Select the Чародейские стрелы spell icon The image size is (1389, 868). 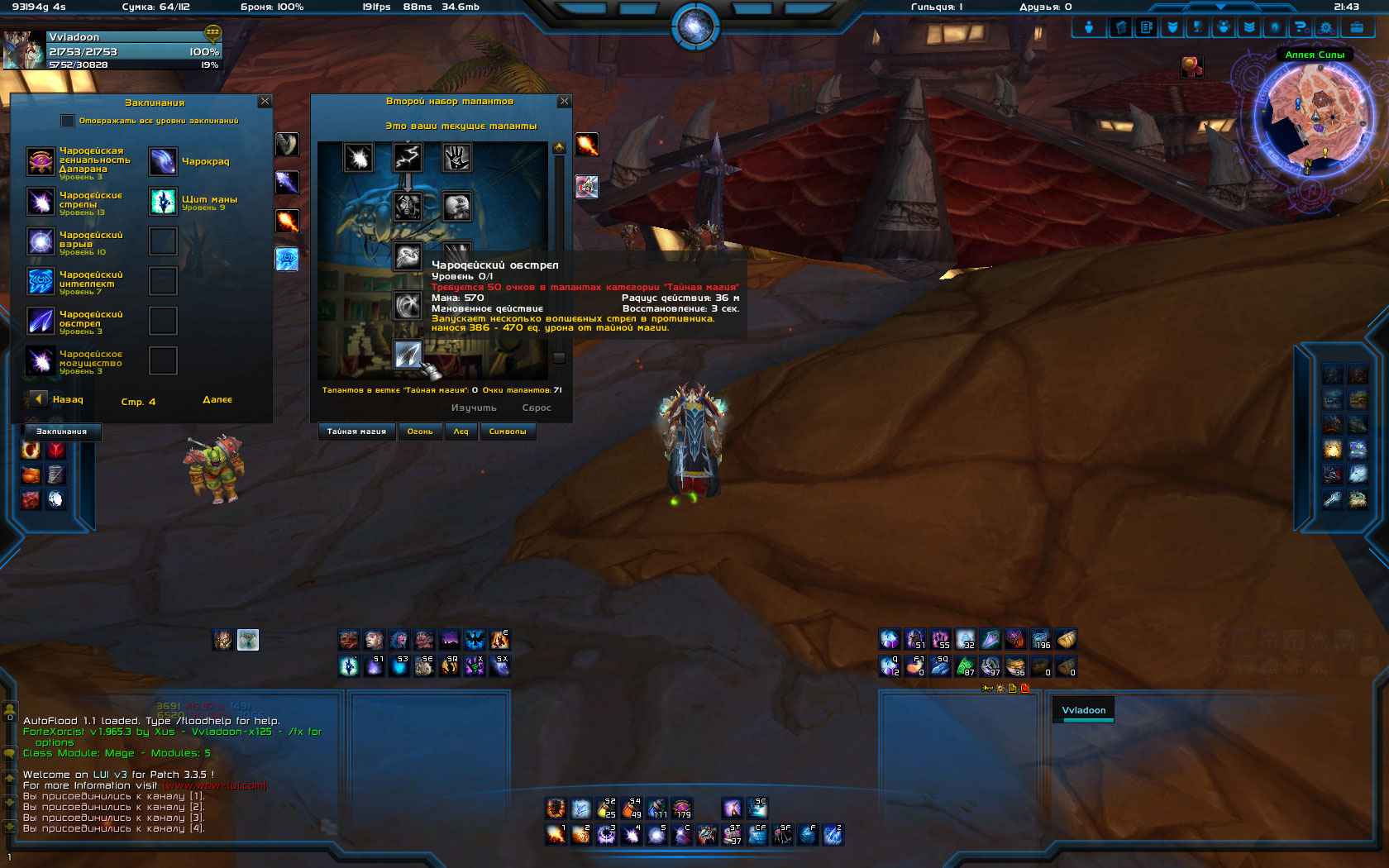pyautogui.click(x=41, y=202)
